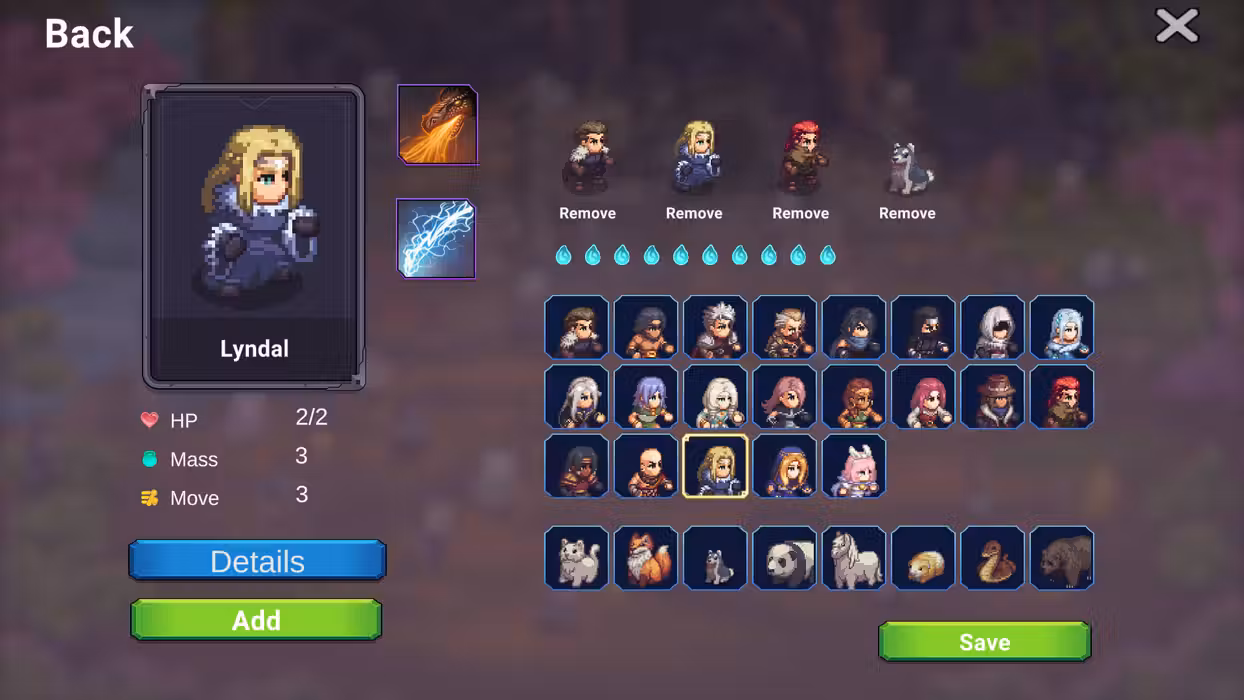
Task: Choose the hero wearing a brown cowboy hat
Action: pos(992,397)
